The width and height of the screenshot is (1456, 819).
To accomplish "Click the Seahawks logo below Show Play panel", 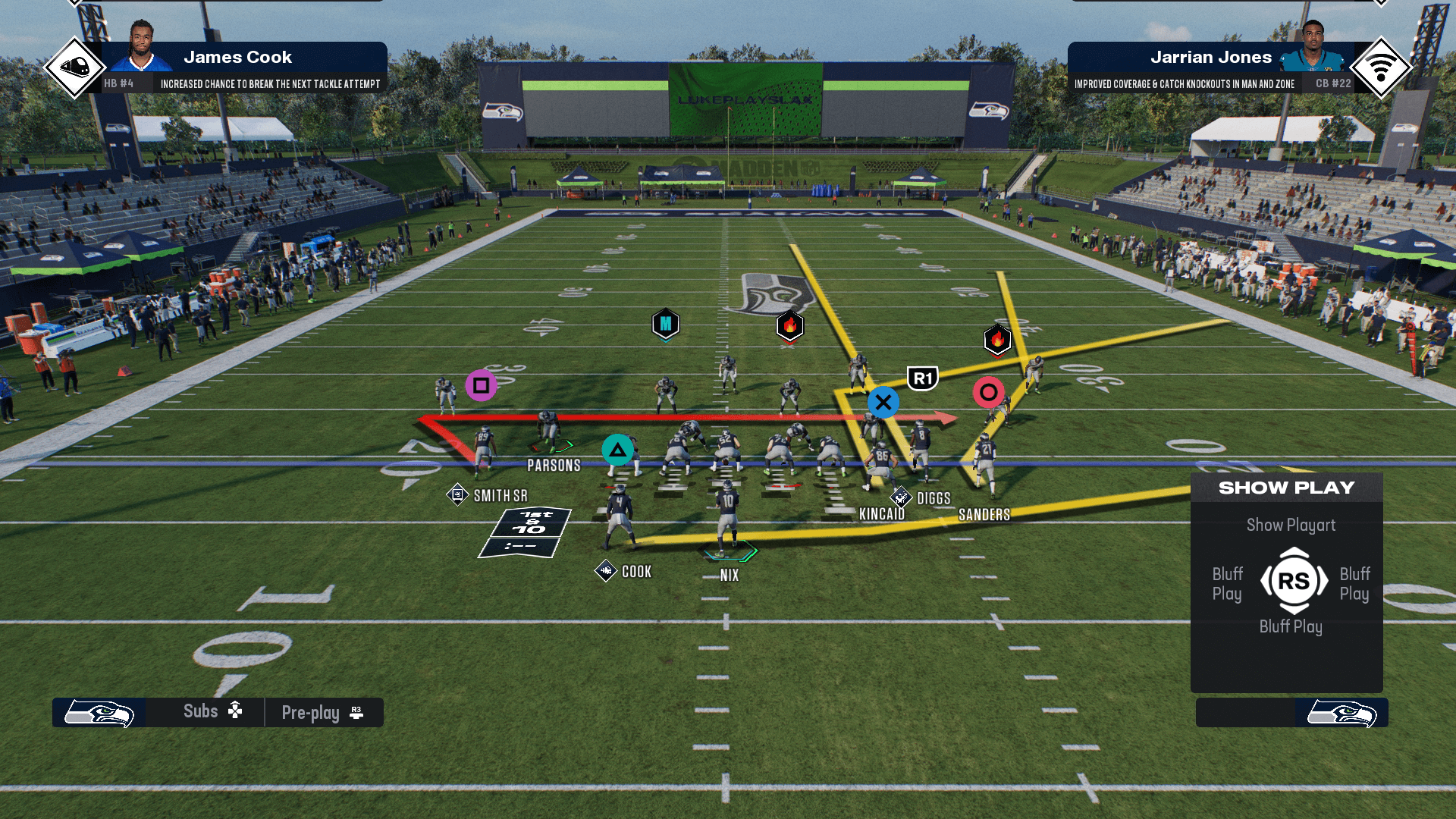I will [1341, 713].
